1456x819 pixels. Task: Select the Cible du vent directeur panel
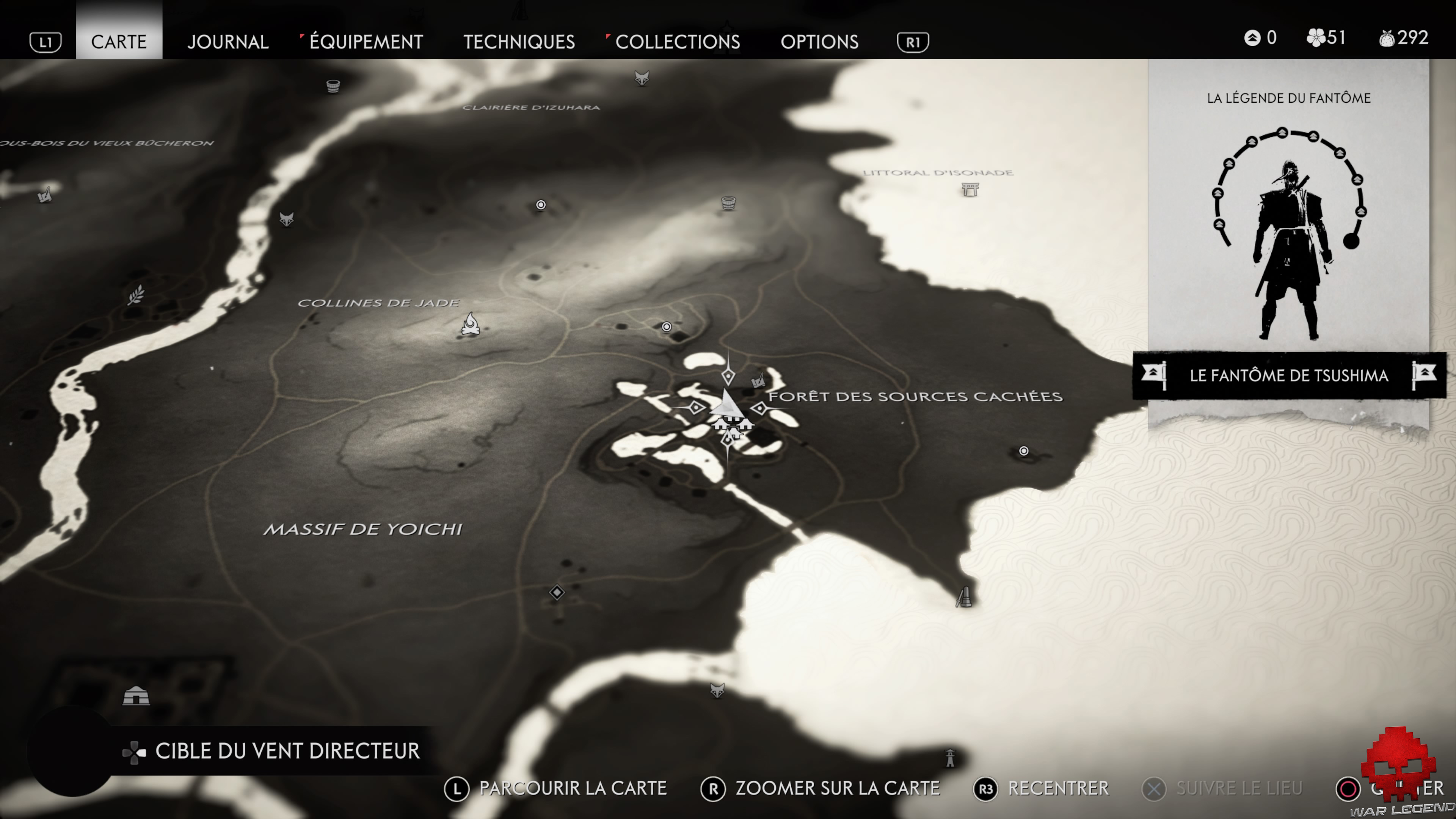271,751
